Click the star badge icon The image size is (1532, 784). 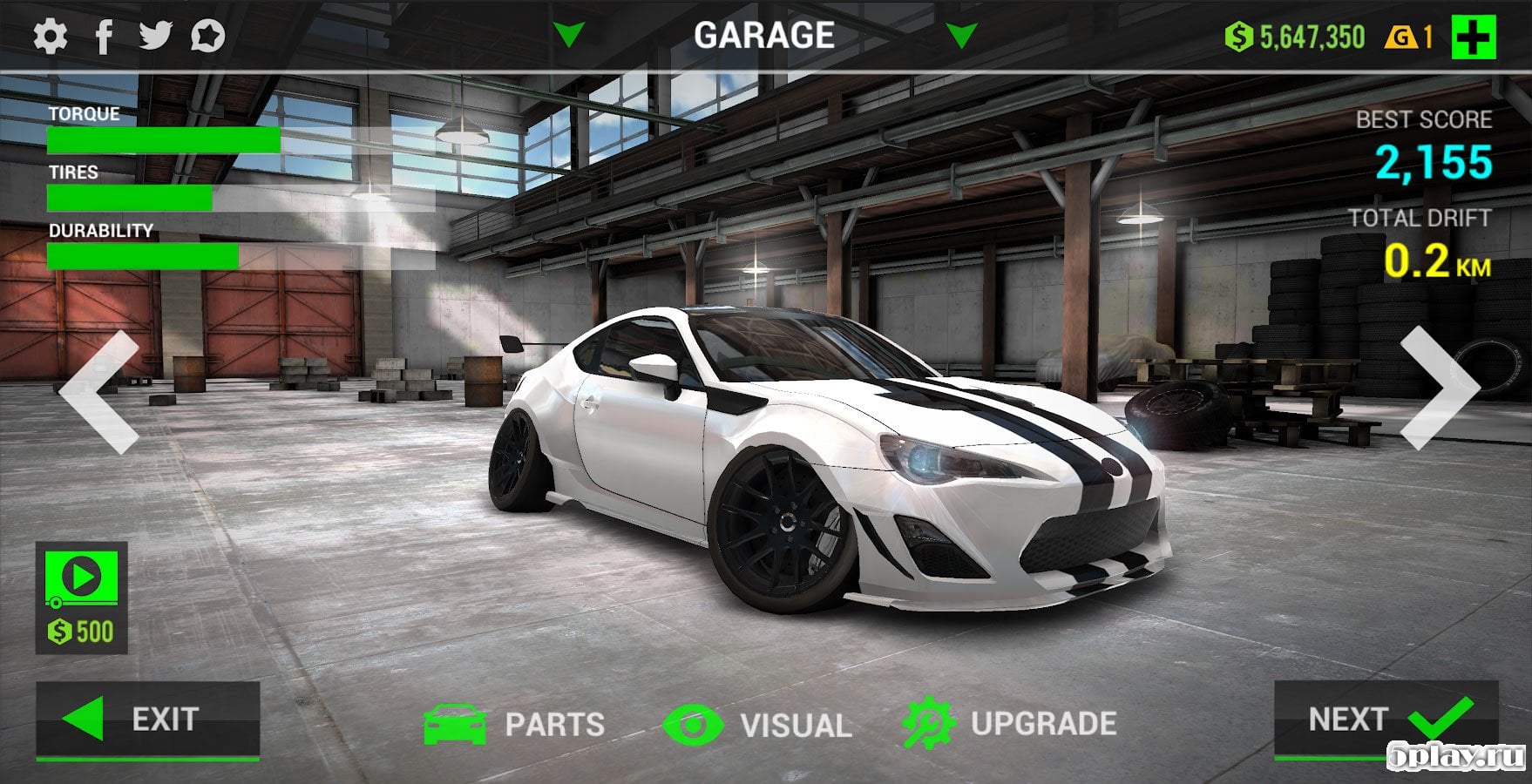[208, 37]
